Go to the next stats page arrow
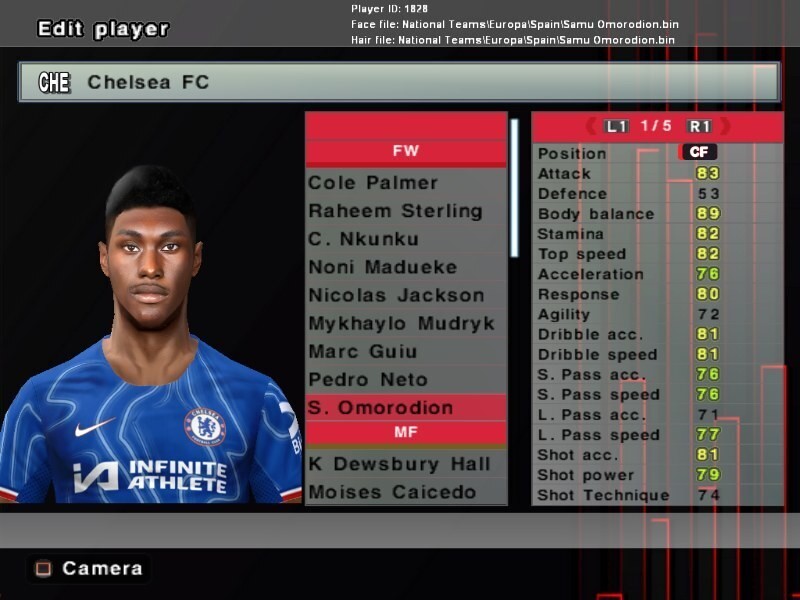The width and height of the screenshot is (800, 600). 725,126
